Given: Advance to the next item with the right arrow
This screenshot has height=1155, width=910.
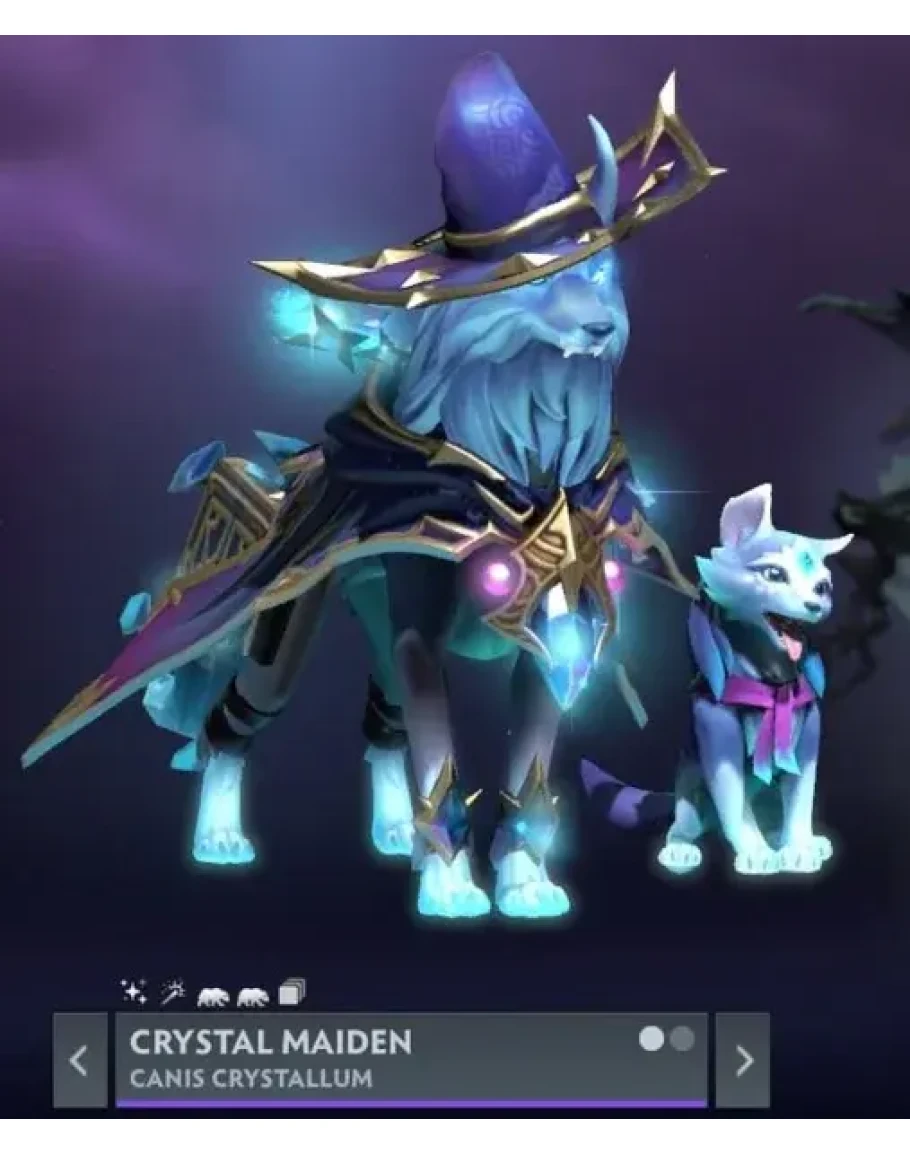Looking at the screenshot, I should pos(743,1061).
